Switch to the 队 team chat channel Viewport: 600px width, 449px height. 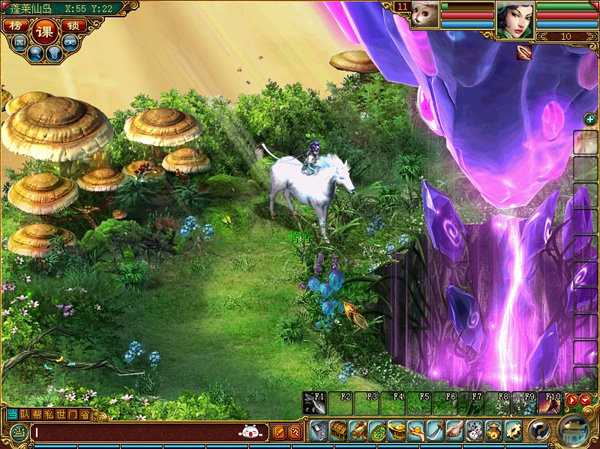(26, 414)
